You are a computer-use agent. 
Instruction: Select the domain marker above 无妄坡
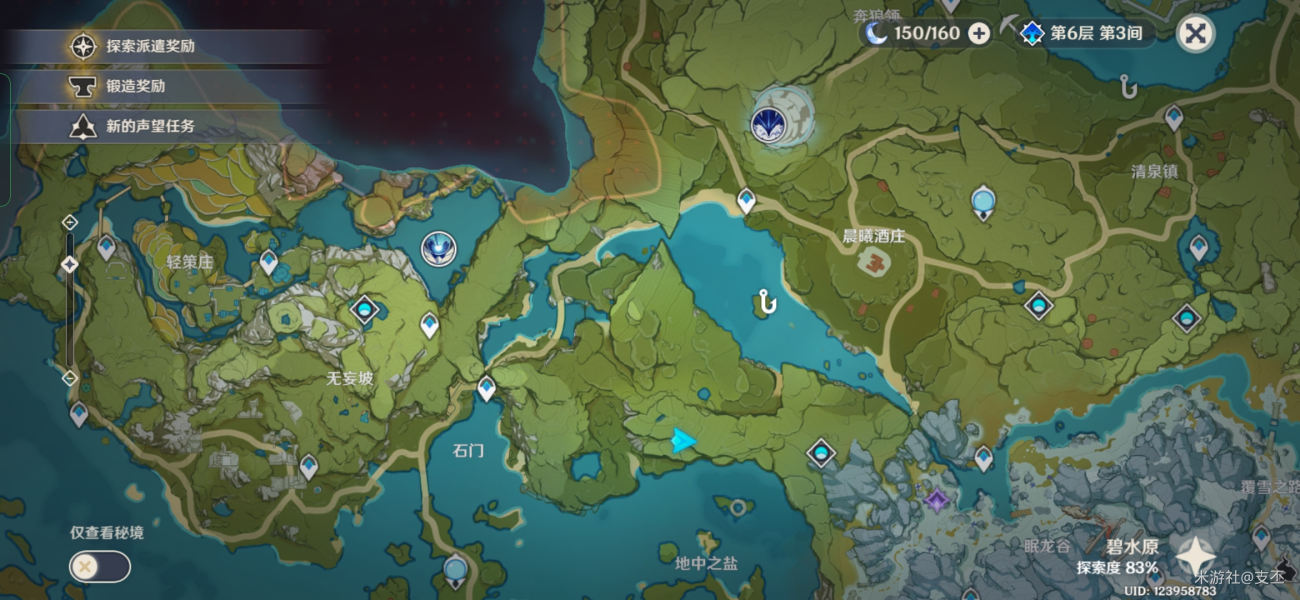364,309
